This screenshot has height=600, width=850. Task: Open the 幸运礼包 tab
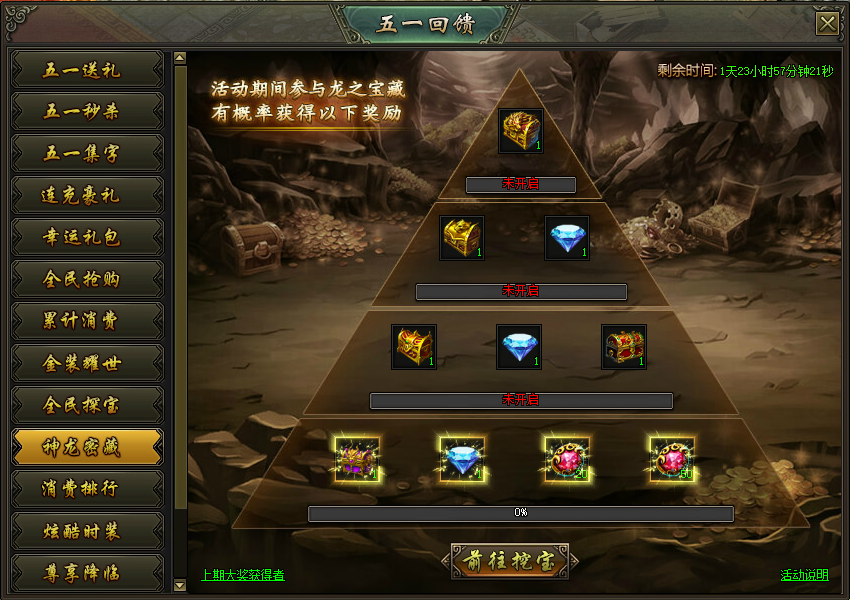[x=87, y=237]
